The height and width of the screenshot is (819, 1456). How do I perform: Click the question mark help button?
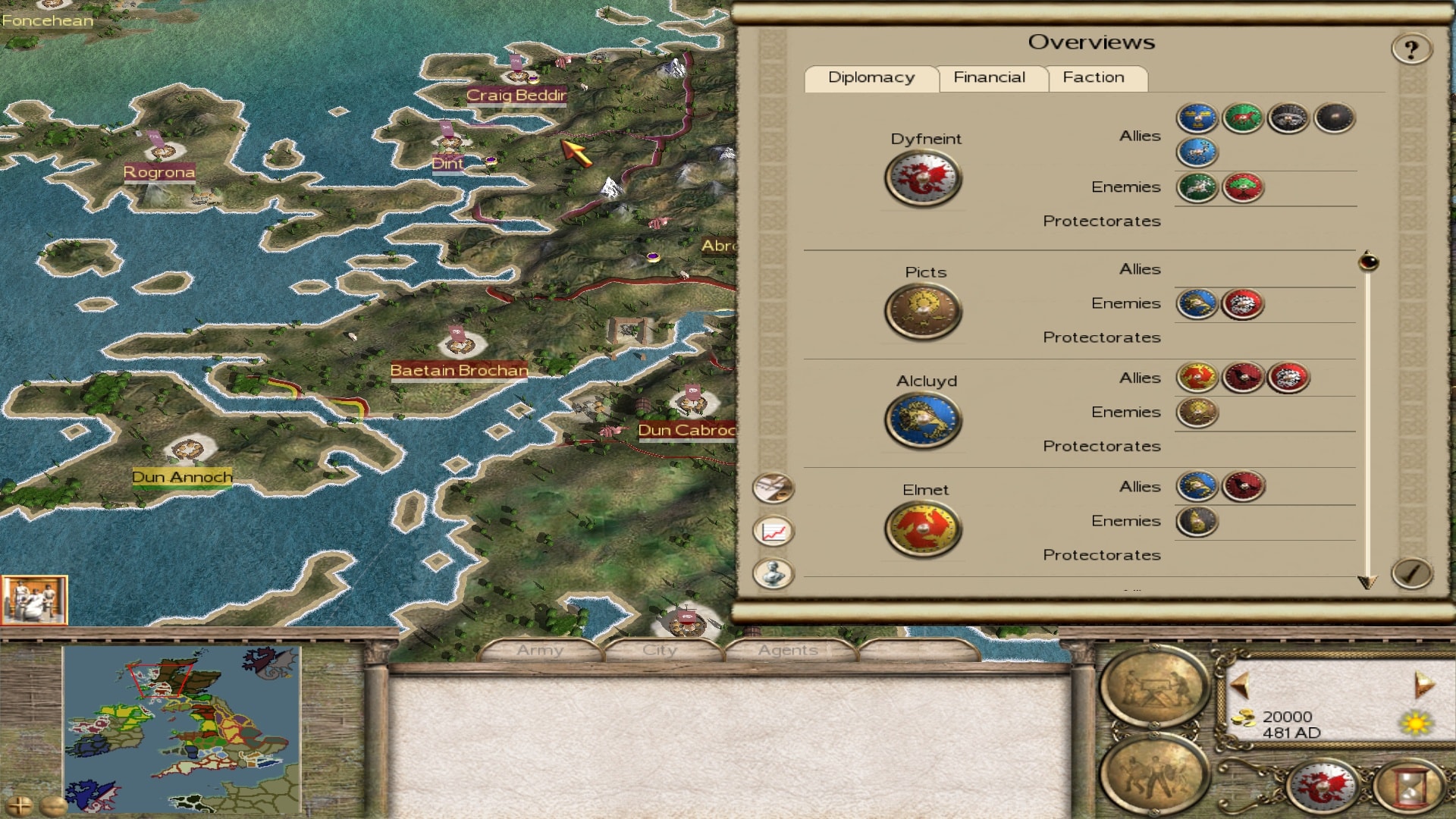pyautogui.click(x=1410, y=50)
